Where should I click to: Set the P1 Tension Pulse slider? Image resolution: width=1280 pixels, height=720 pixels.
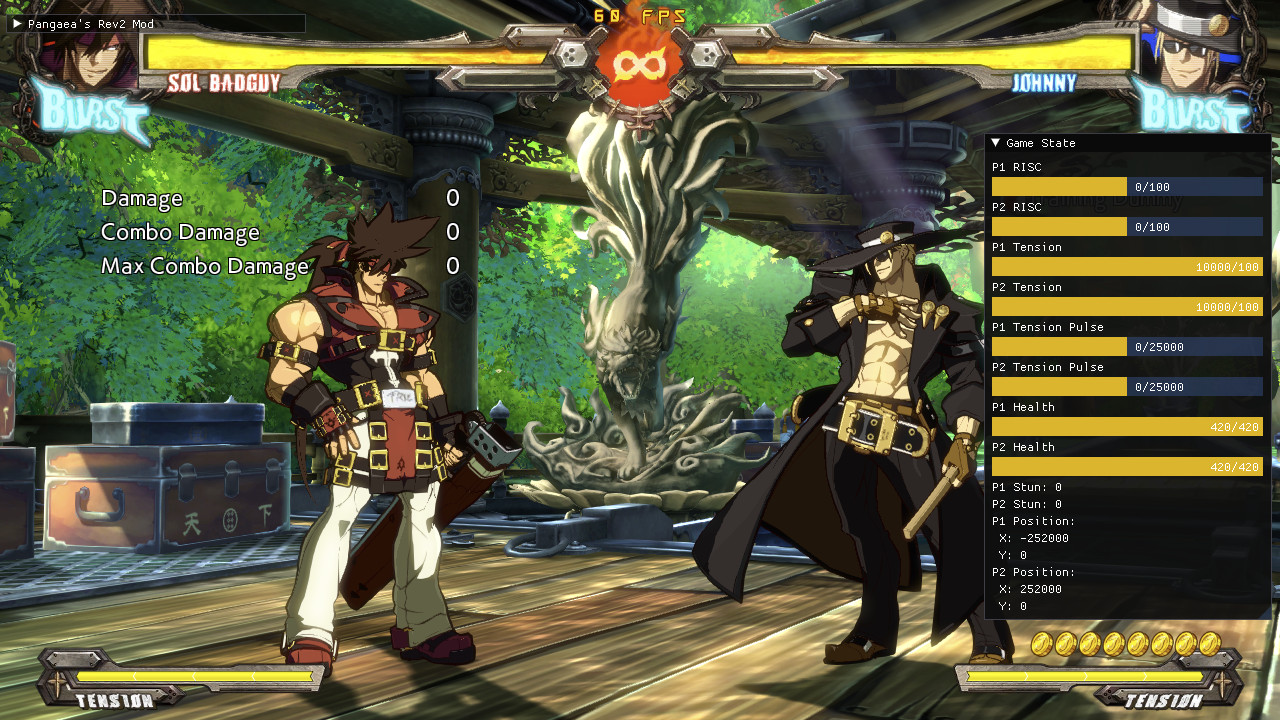(1127, 347)
